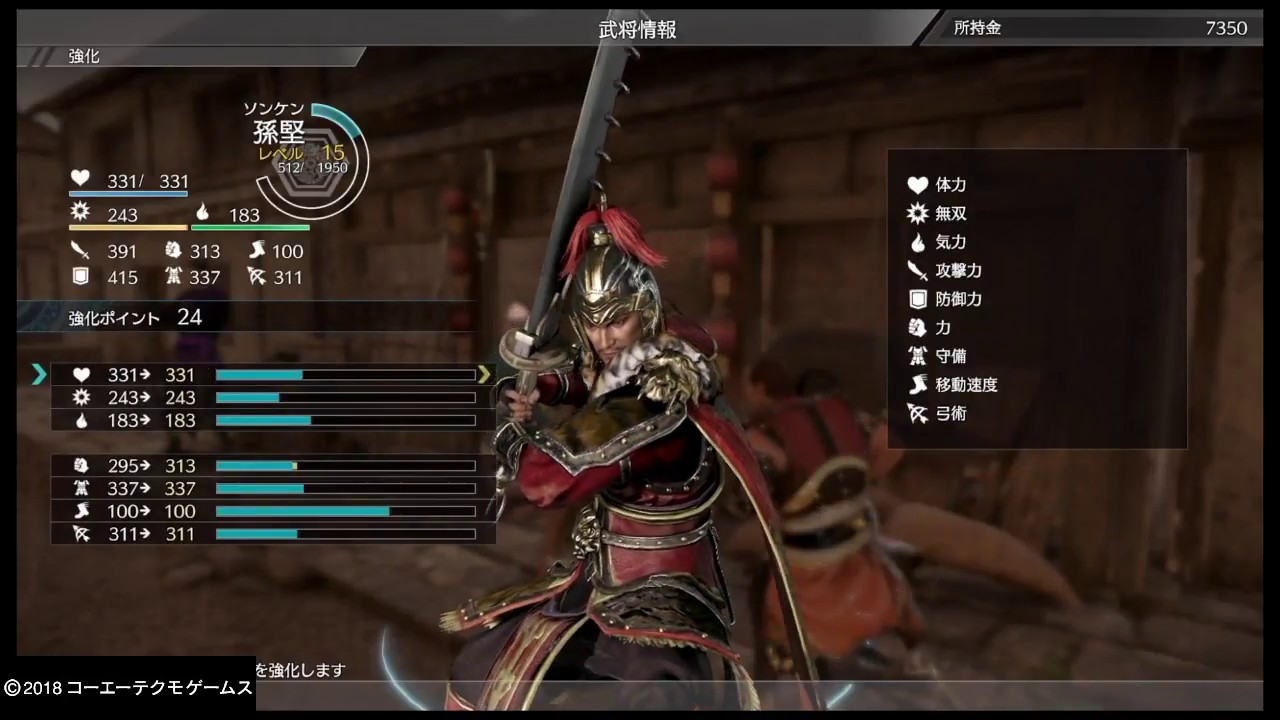Screen dimensions: 1280x720
Task: Select the 移動速度 speed icon
Action: [917, 385]
